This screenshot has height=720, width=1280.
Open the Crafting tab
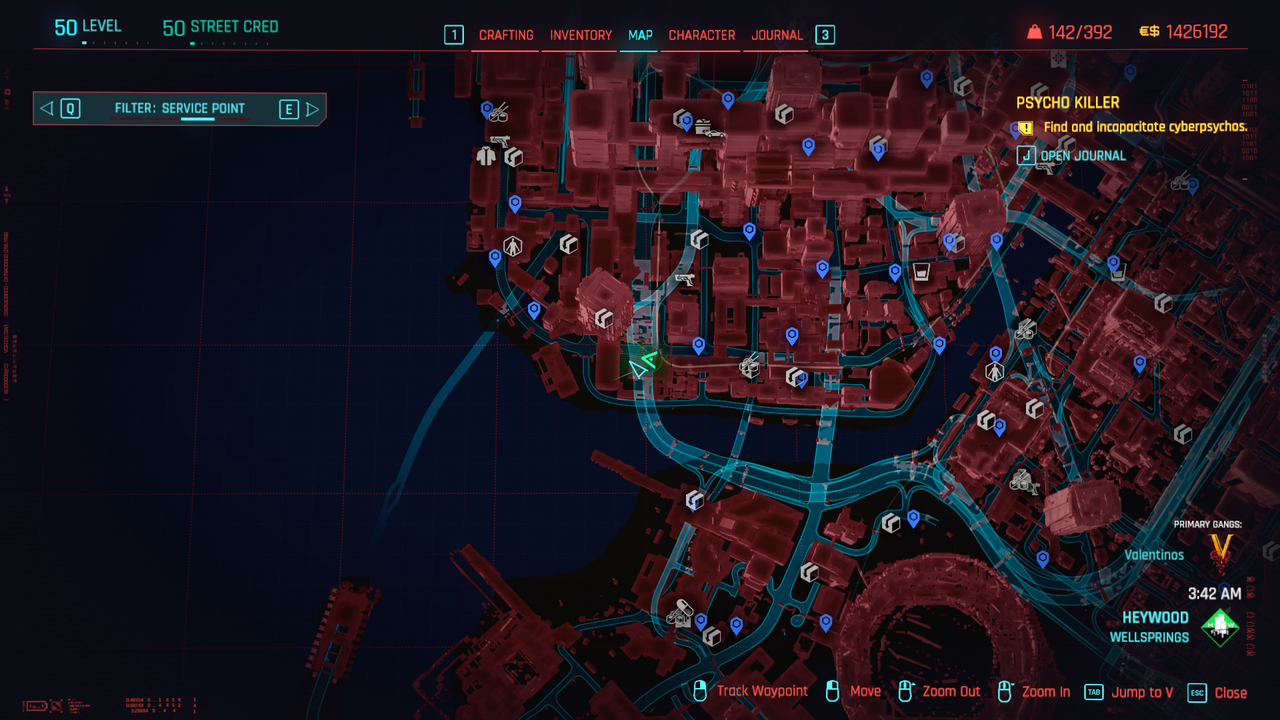coord(506,35)
